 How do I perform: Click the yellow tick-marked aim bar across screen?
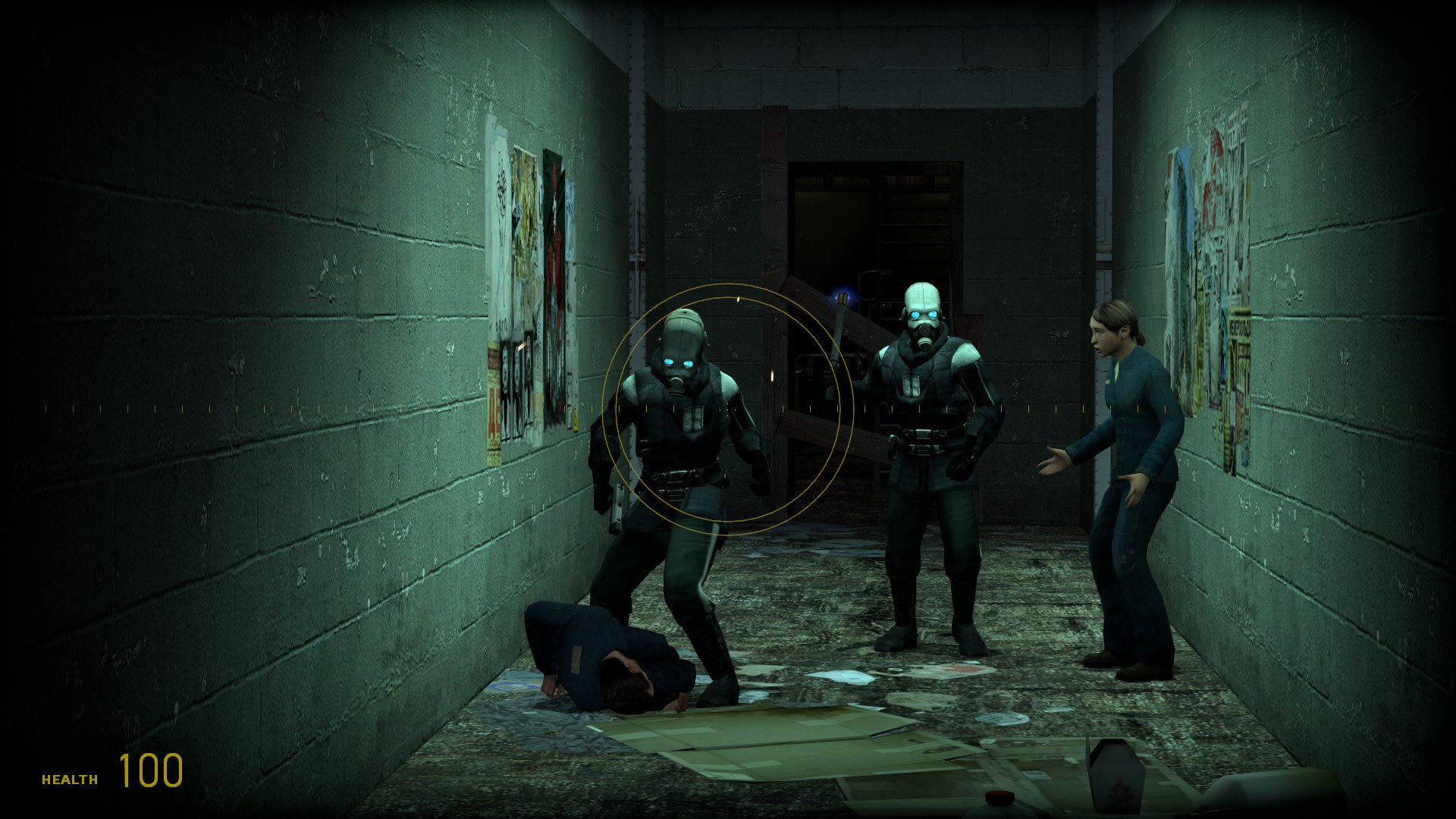click(x=303, y=407)
